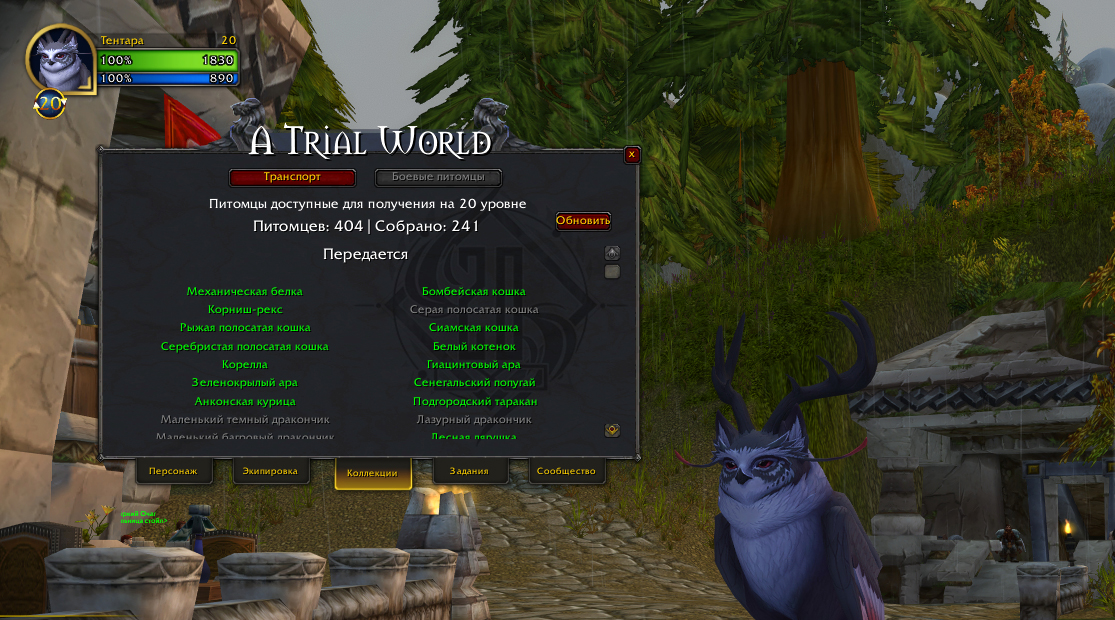
Task: Switch to the Транспорт section
Action: (292, 177)
